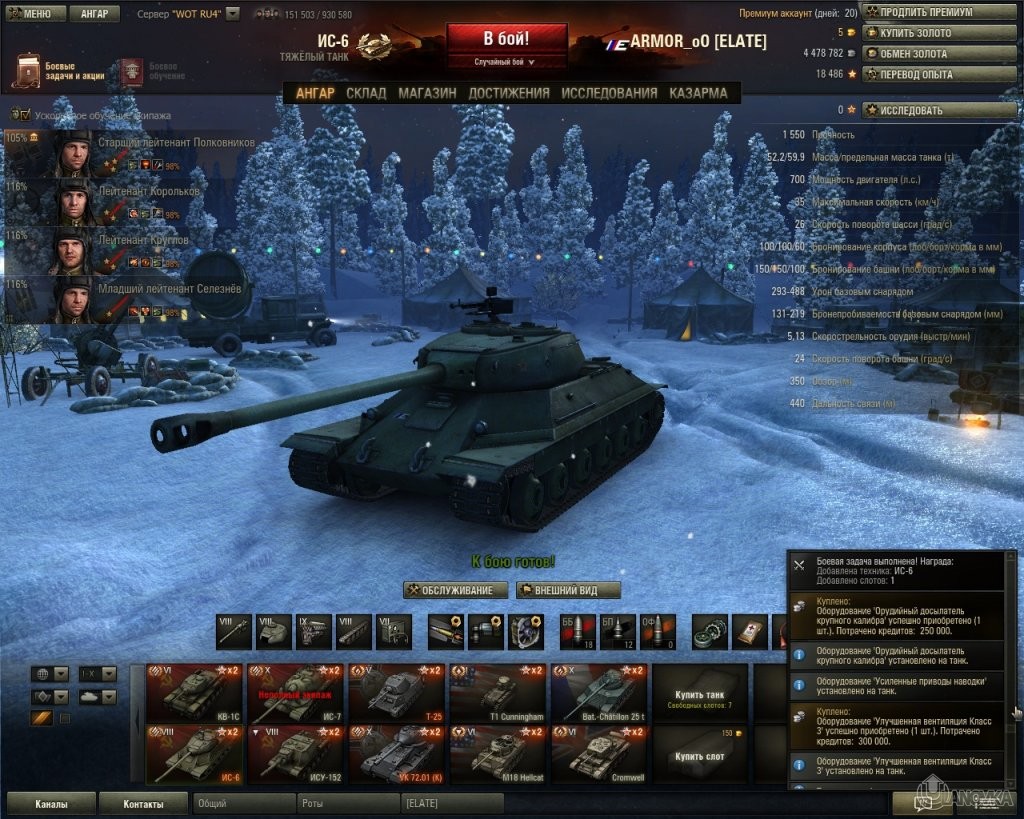Start battle with the В бой! button

(x=506, y=40)
